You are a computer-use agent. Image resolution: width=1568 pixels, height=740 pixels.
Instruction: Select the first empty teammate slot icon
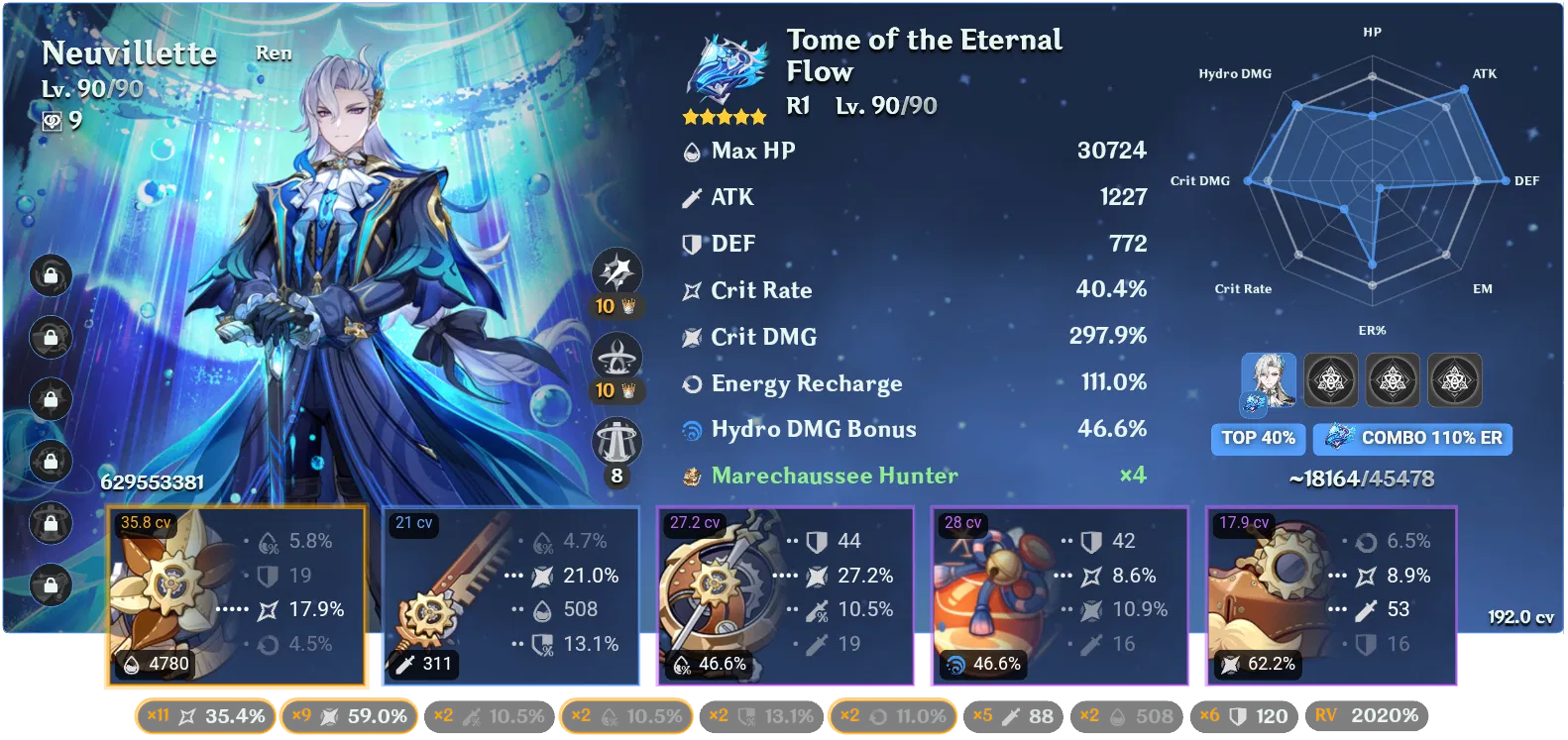(x=1330, y=379)
